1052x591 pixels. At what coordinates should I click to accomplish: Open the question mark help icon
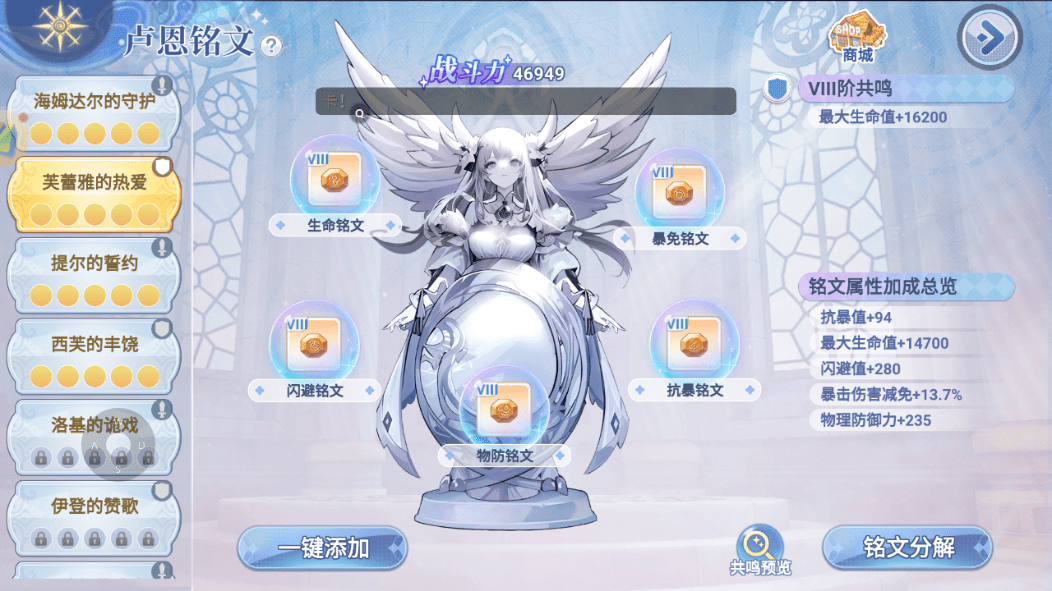pyautogui.click(x=271, y=45)
